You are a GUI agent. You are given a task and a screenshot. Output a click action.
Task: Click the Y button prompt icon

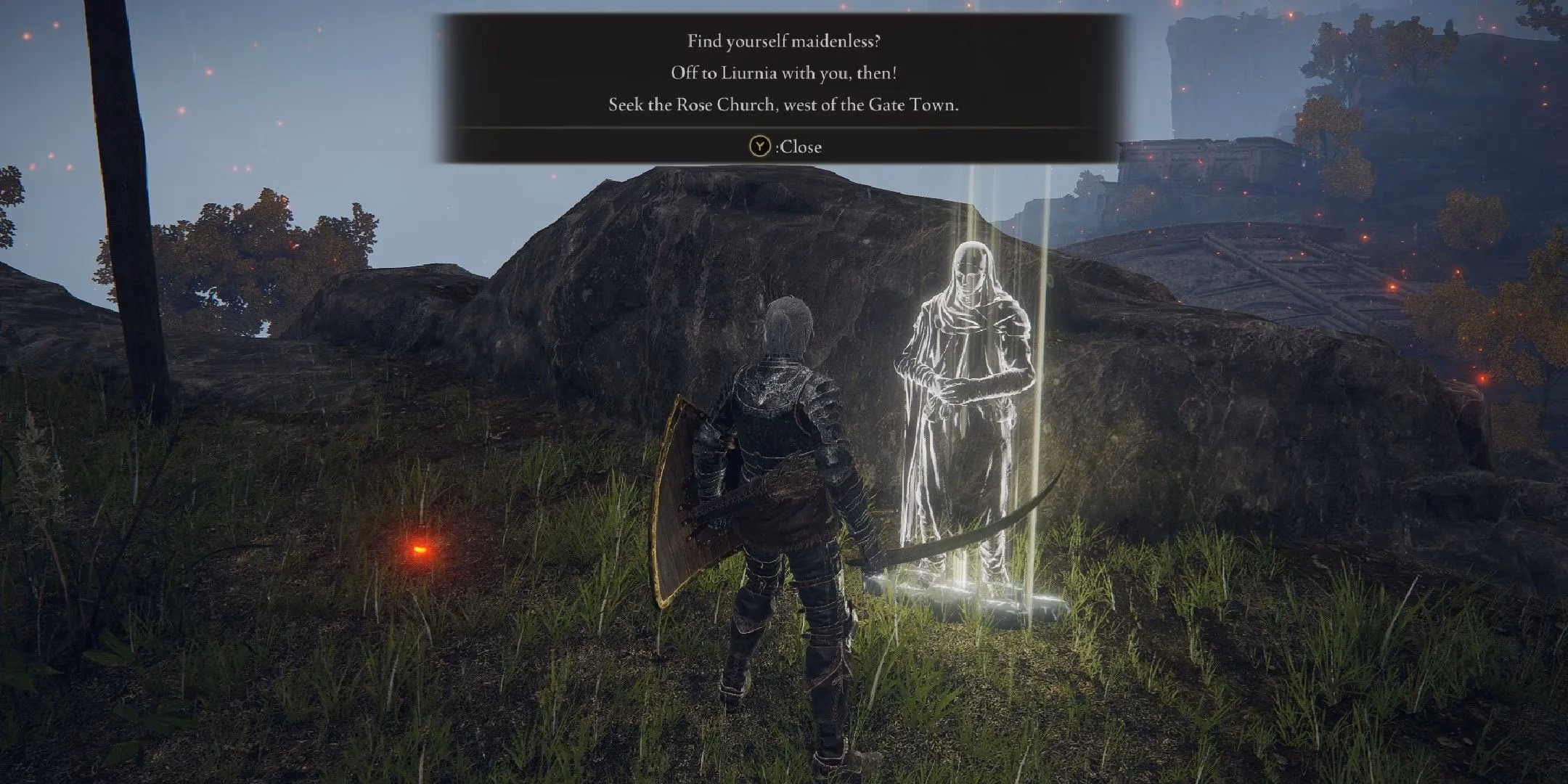point(760,147)
